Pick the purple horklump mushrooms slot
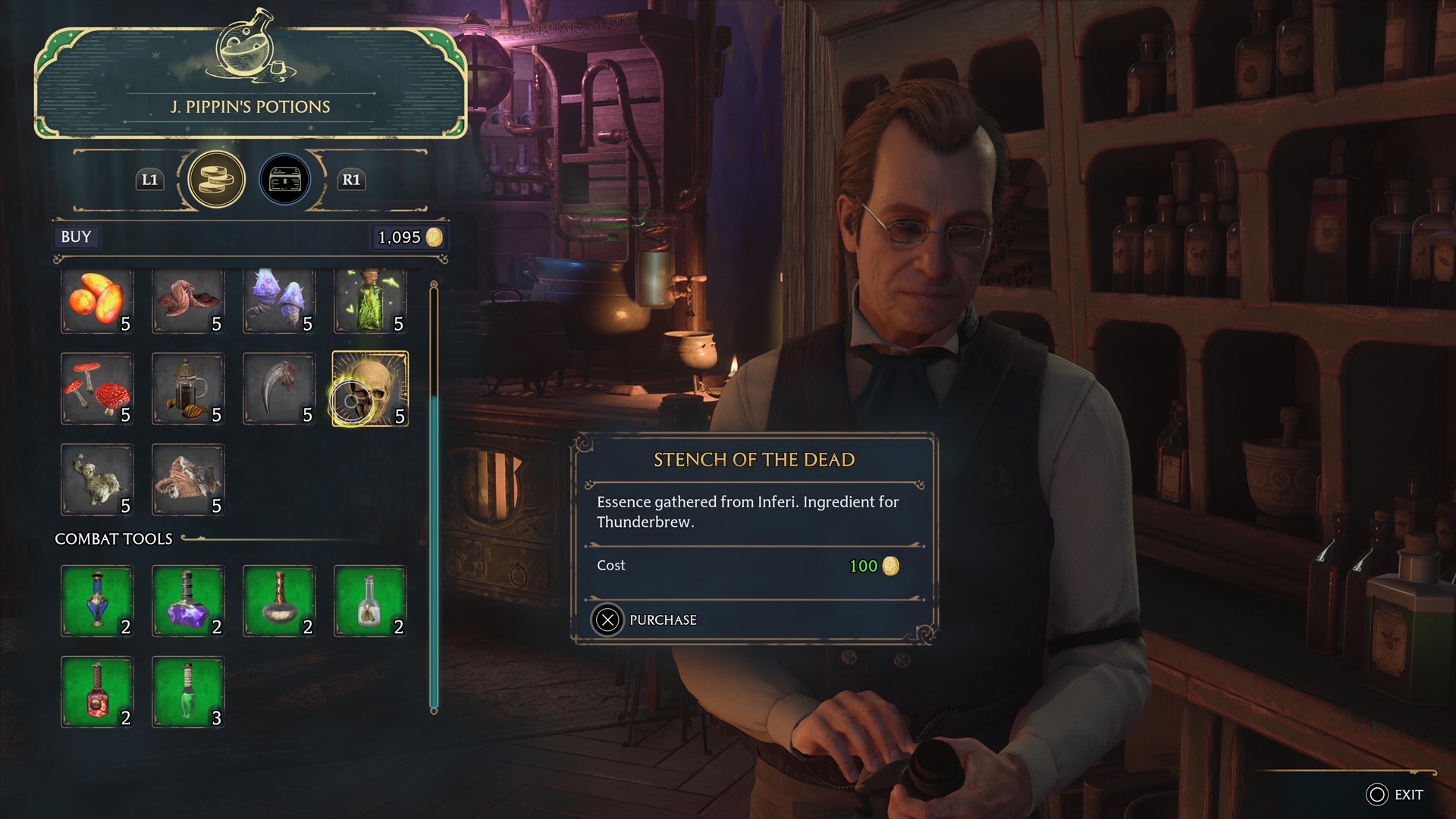 click(279, 301)
